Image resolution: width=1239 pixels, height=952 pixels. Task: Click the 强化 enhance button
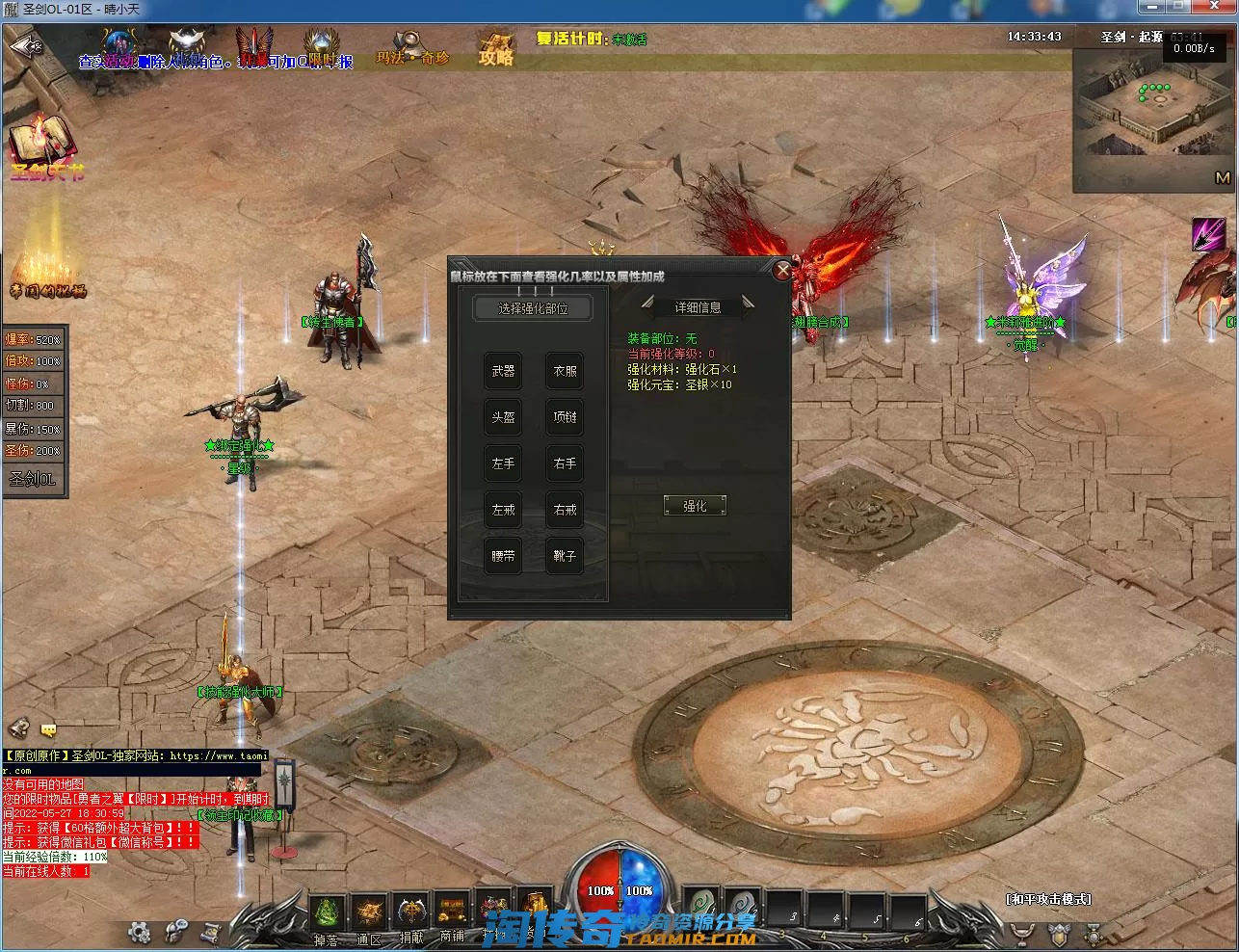695,506
